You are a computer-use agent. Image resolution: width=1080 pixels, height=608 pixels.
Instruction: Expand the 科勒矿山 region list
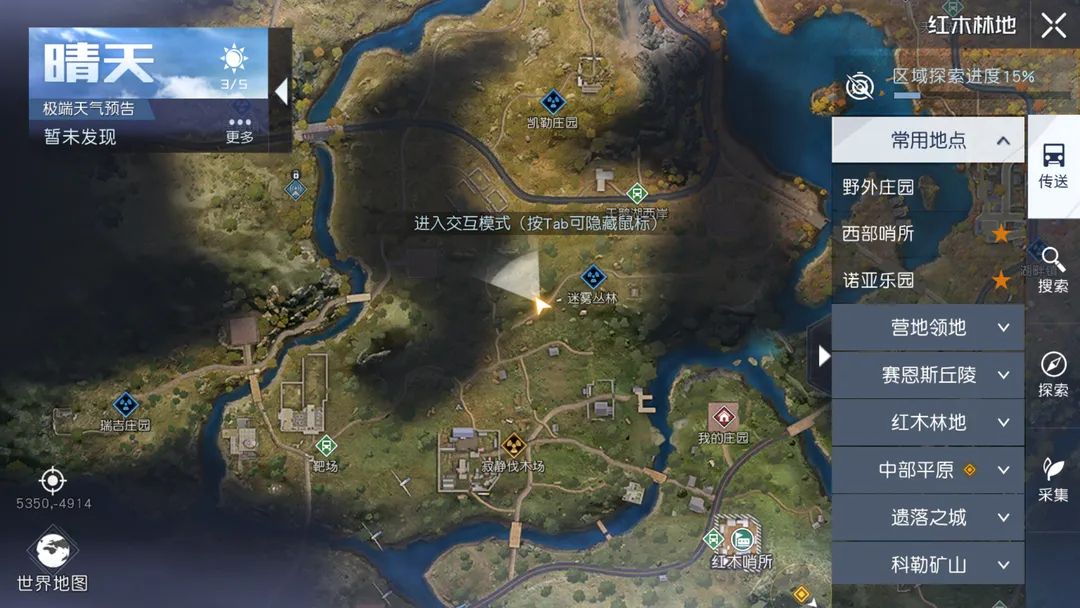coord(928,564)
